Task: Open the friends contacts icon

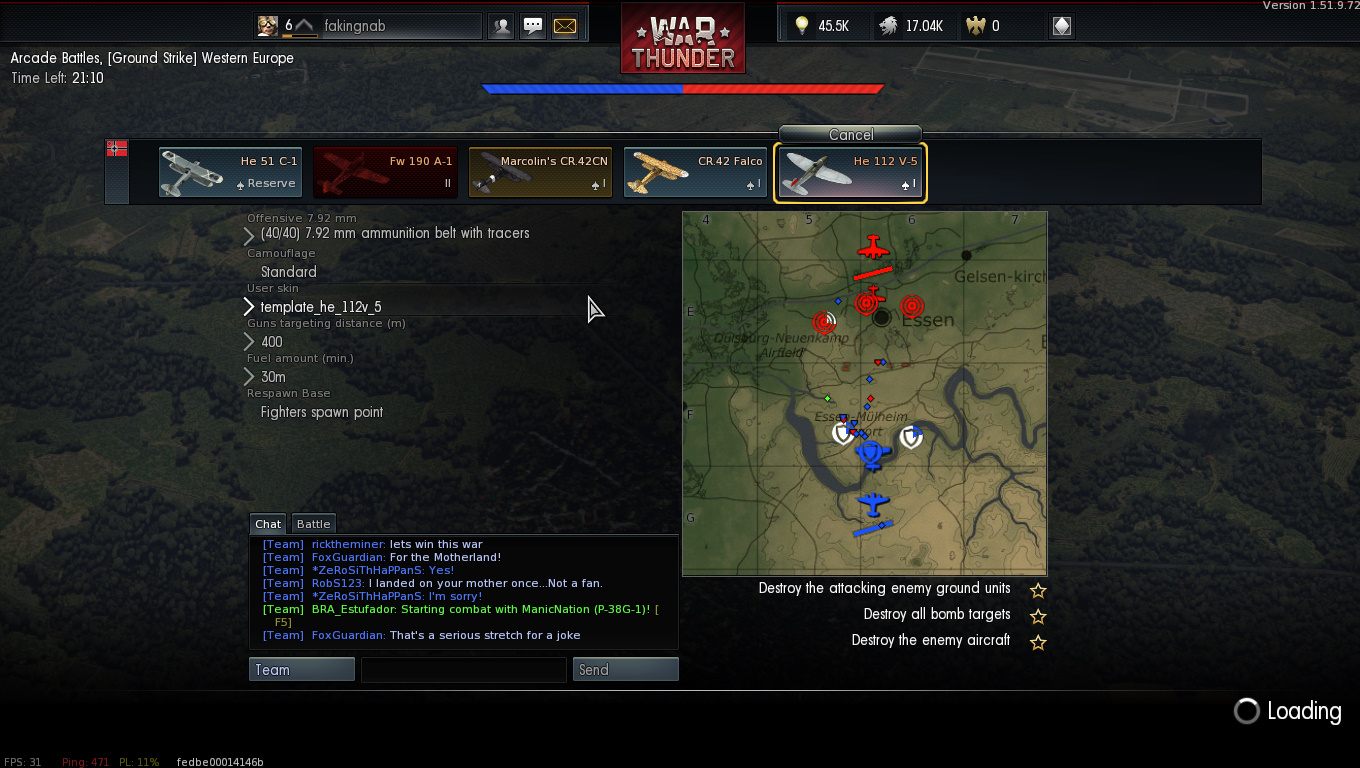Action: (501, 26)
